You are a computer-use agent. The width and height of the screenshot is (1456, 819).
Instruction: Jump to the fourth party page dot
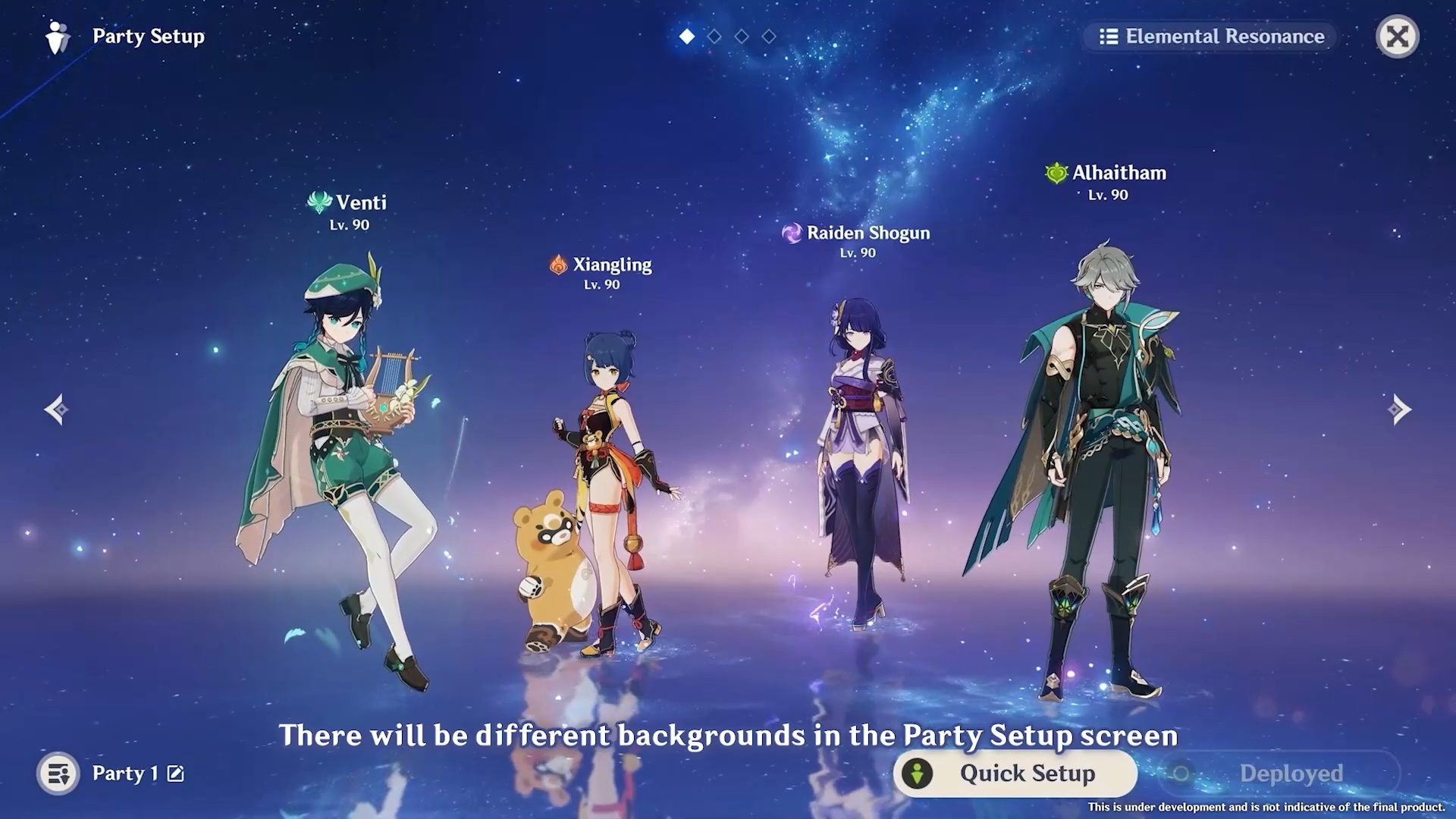tap(769, 36)
